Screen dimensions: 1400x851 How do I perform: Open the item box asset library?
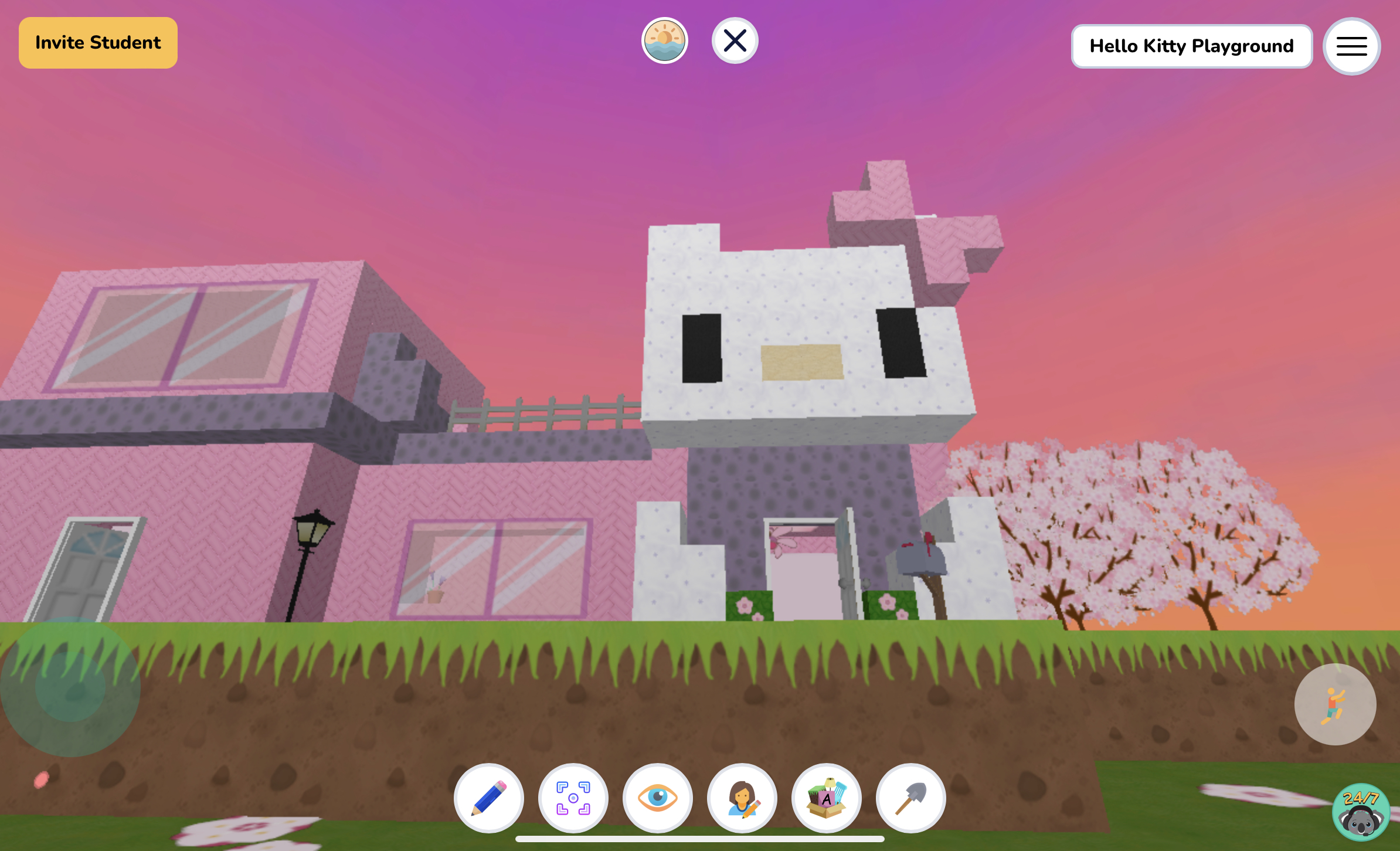[827, 799]
